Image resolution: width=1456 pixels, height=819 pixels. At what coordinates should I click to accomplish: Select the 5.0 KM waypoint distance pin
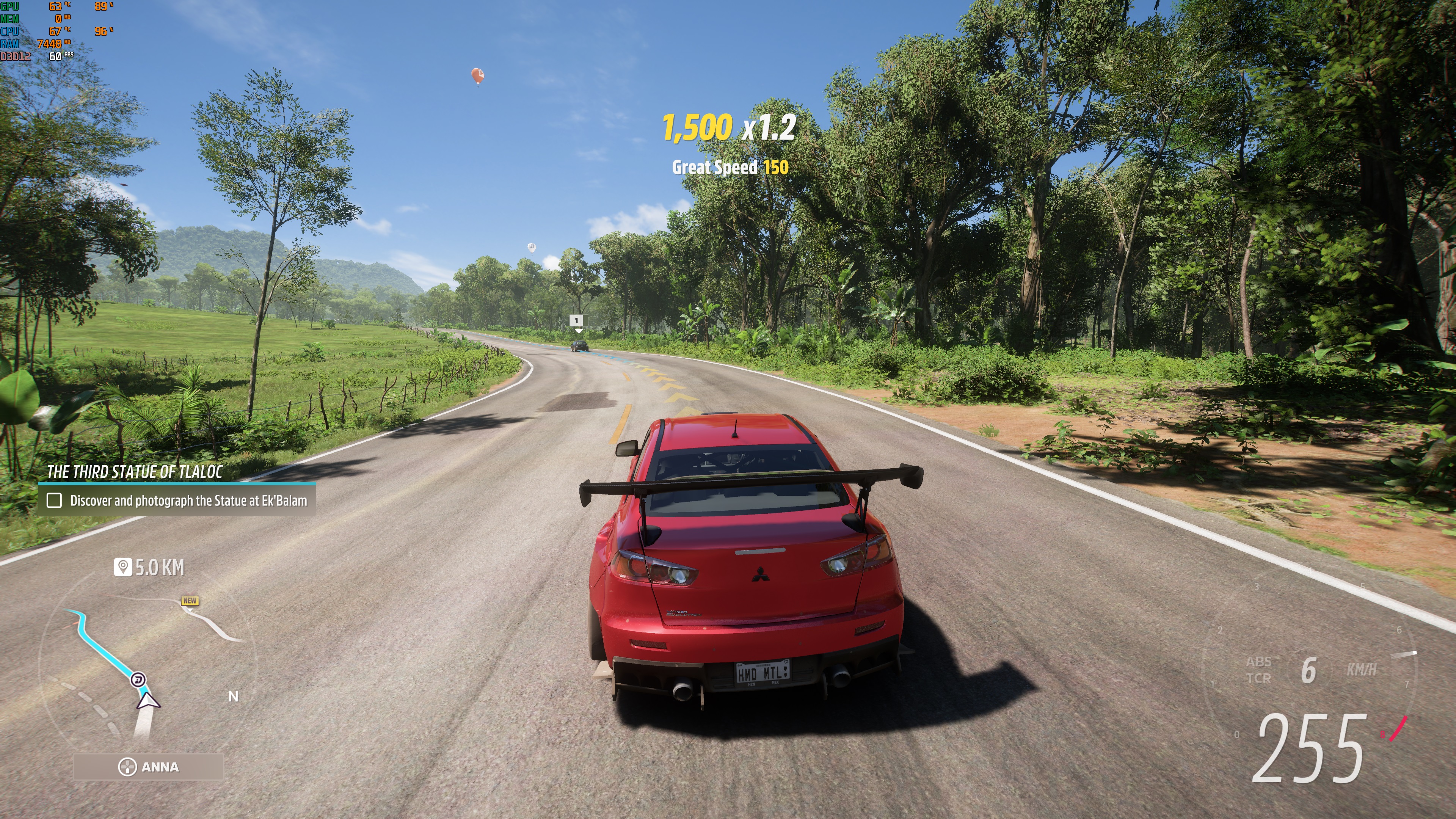point(122,567)
